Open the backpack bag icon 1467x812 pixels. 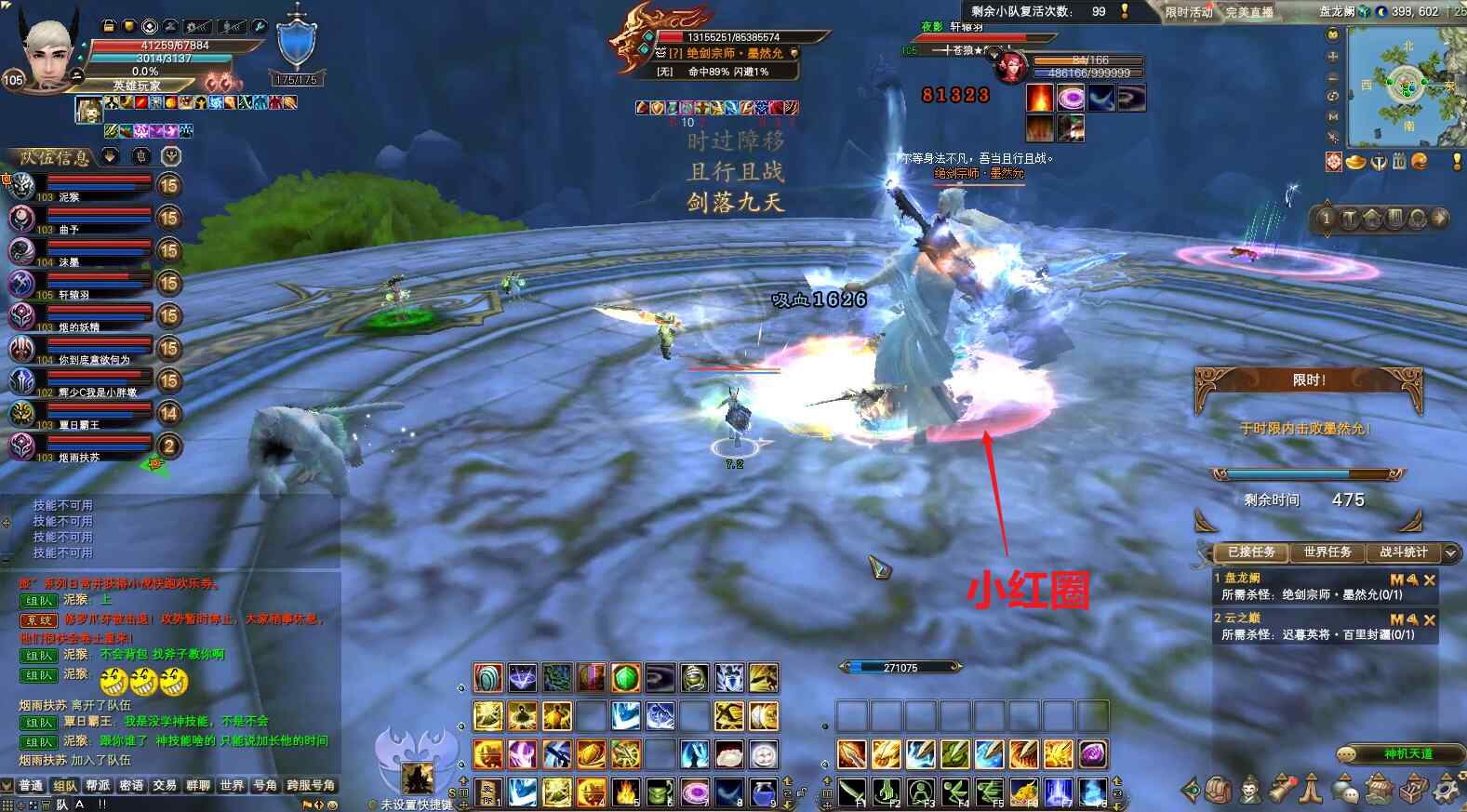click(1218, 790)
